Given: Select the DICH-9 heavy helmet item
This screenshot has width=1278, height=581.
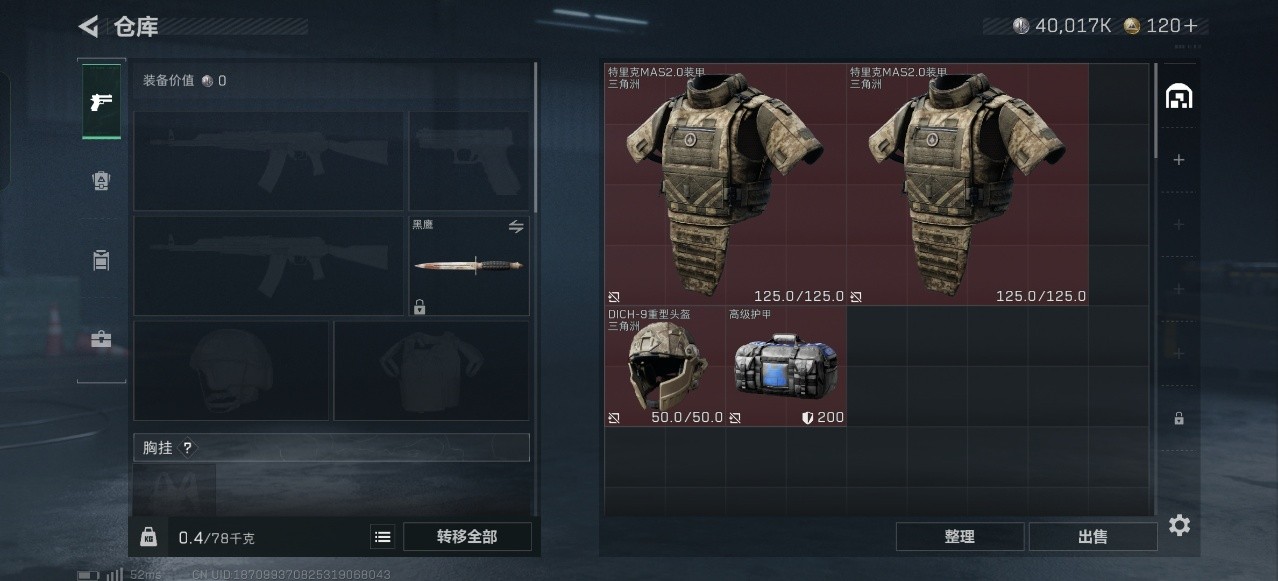Looking at the screenshot, I should pos(665,366).
